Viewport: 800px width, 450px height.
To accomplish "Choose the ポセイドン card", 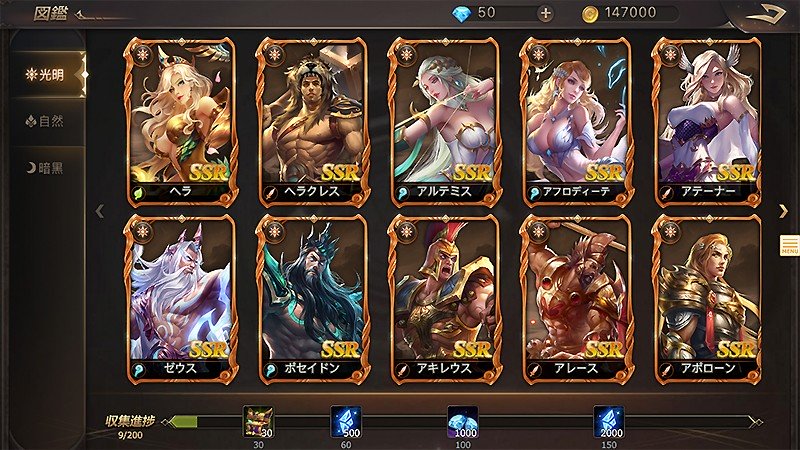I will tap(312, 298).
